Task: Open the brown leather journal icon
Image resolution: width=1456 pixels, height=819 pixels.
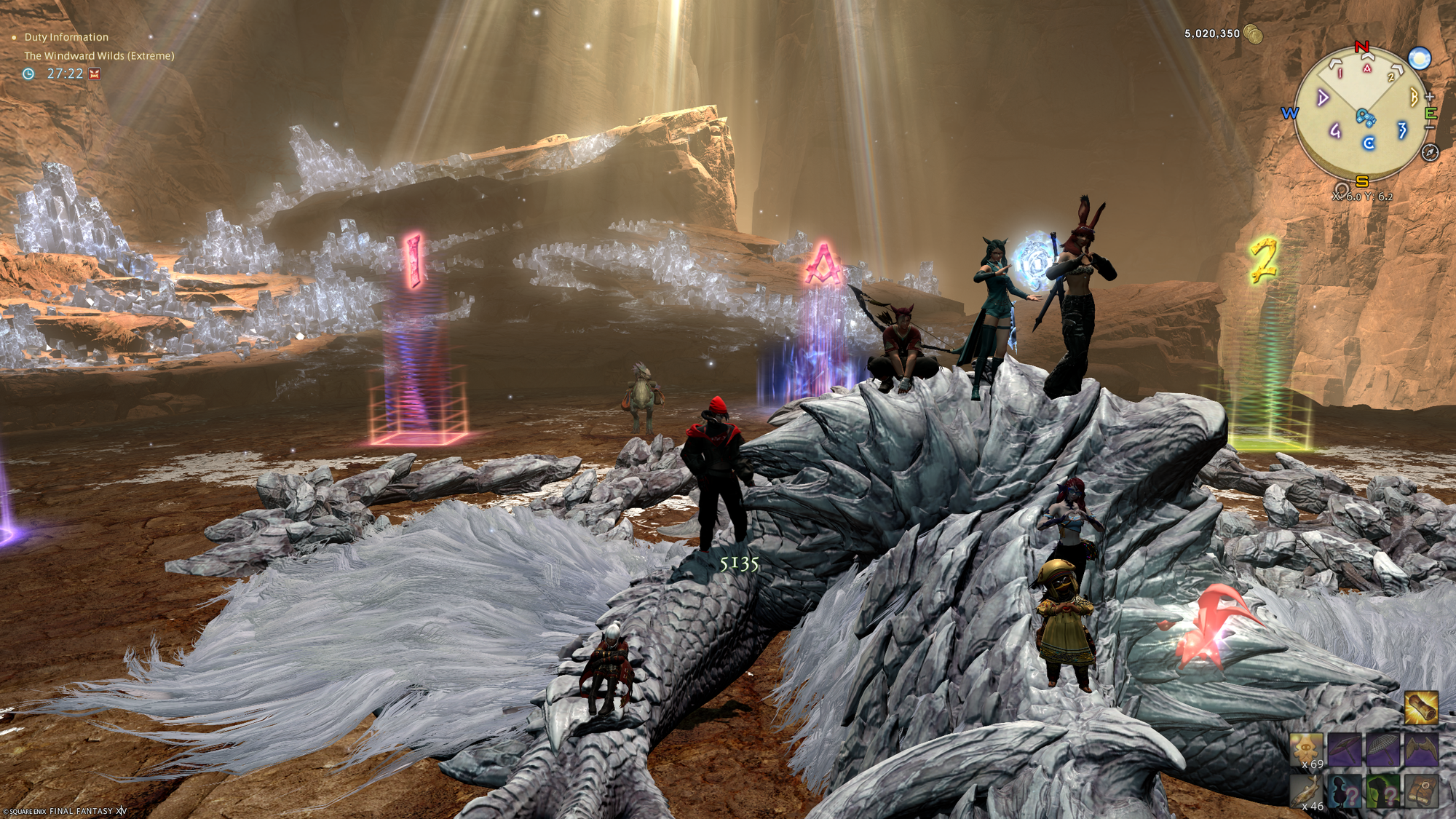Action: tap(1420, 791)
